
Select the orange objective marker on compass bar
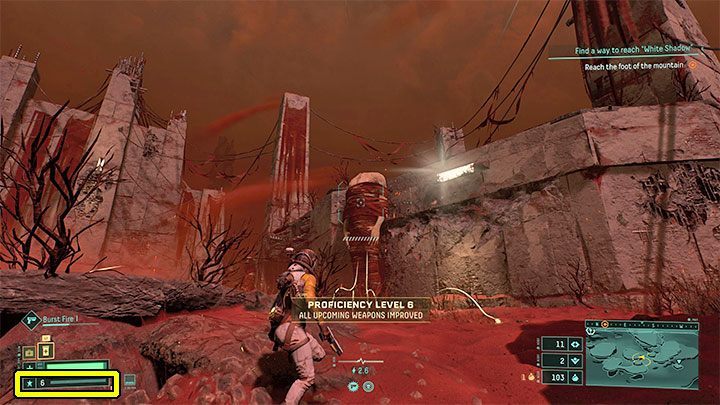pyautogui.click(x=604, y=326)
